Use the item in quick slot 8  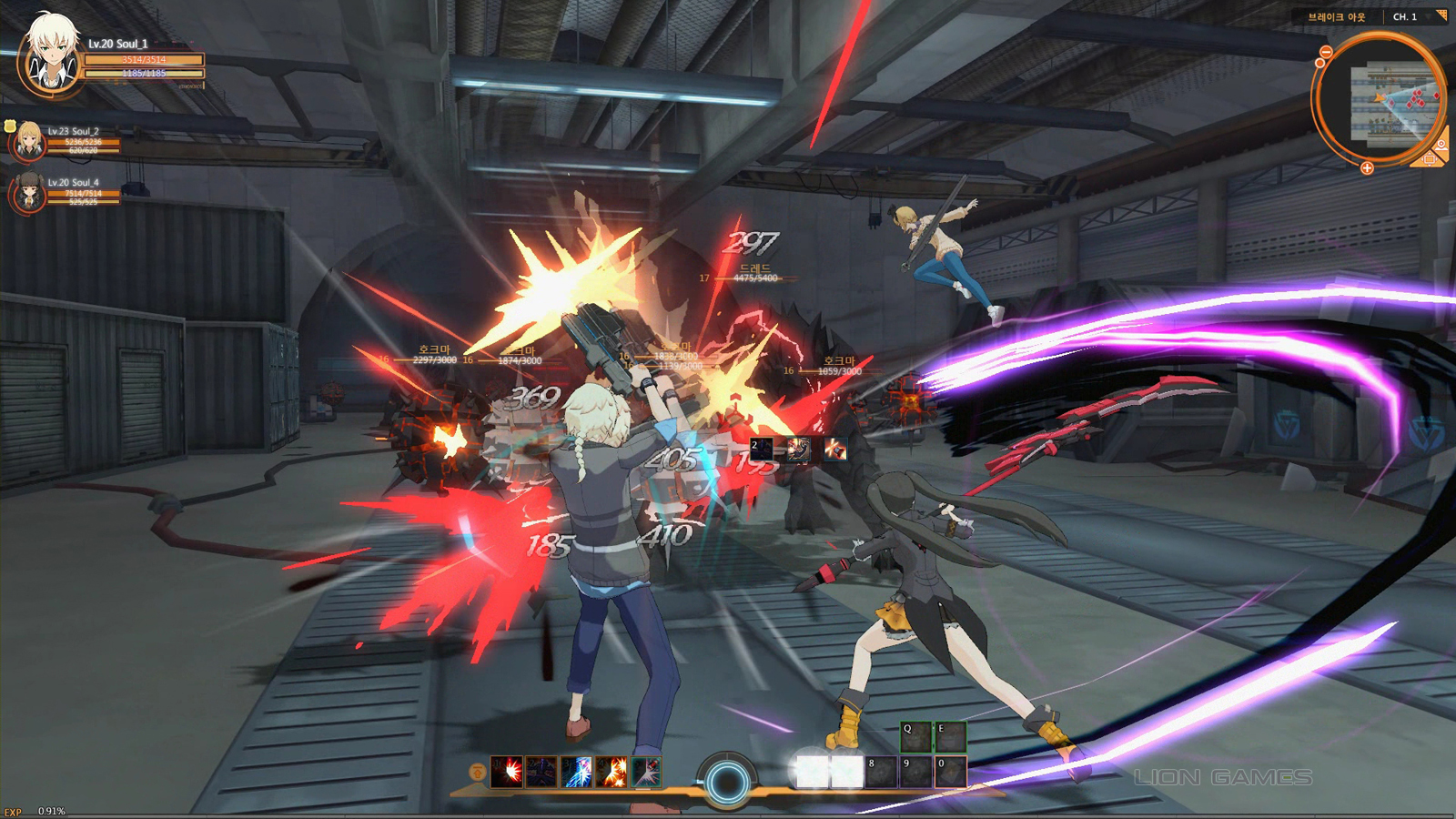(x=881, y=772)
